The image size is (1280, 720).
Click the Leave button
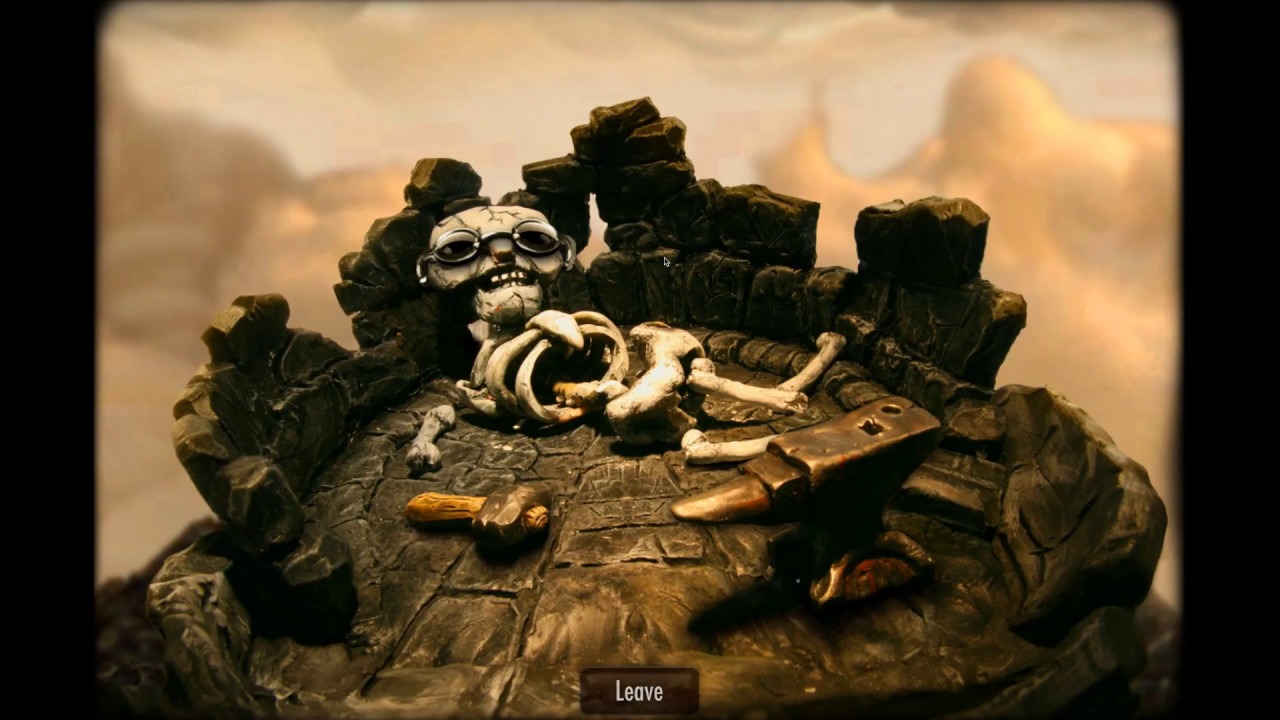[639, 690]
